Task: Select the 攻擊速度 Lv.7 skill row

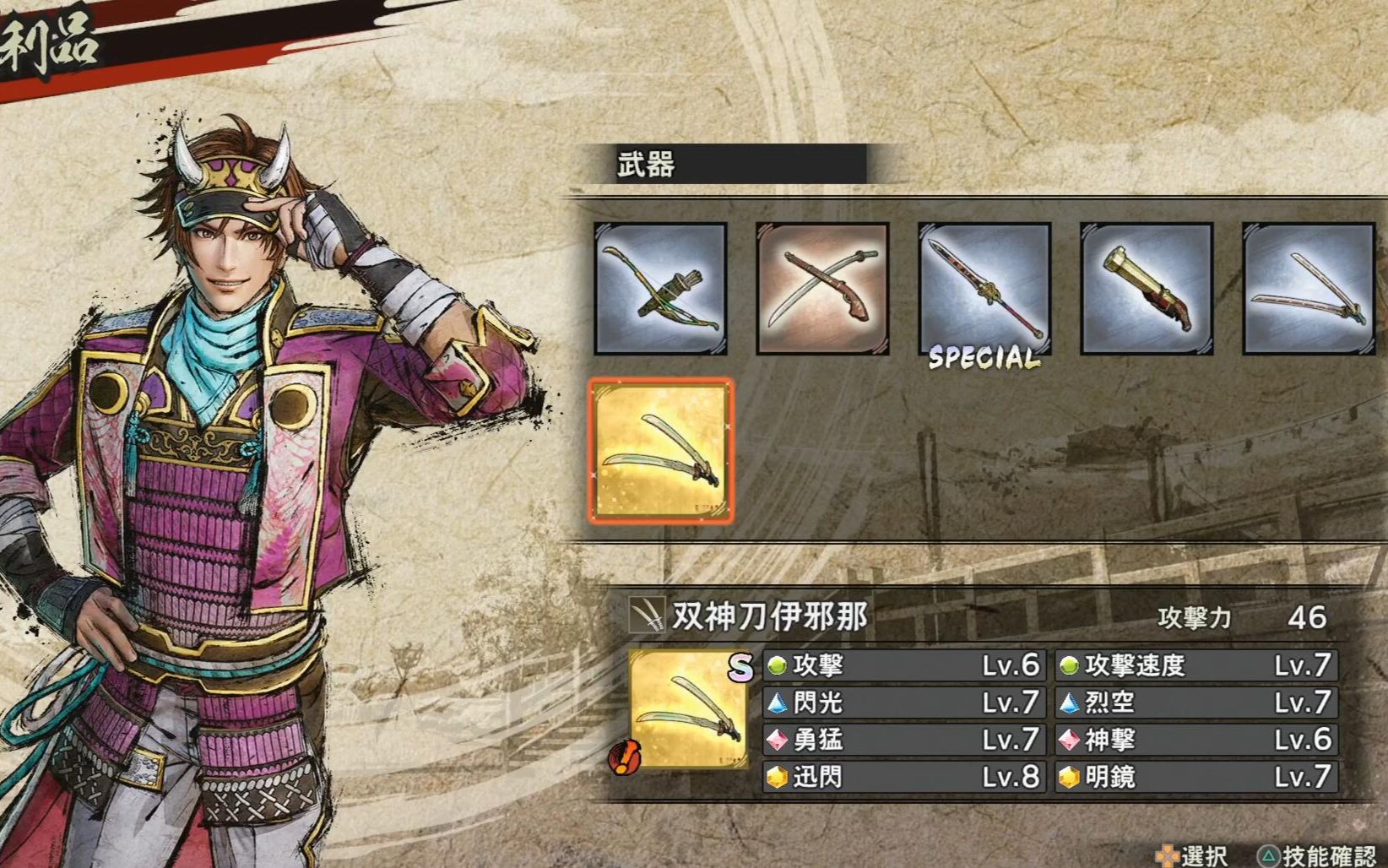Action: pos(1196,665)
